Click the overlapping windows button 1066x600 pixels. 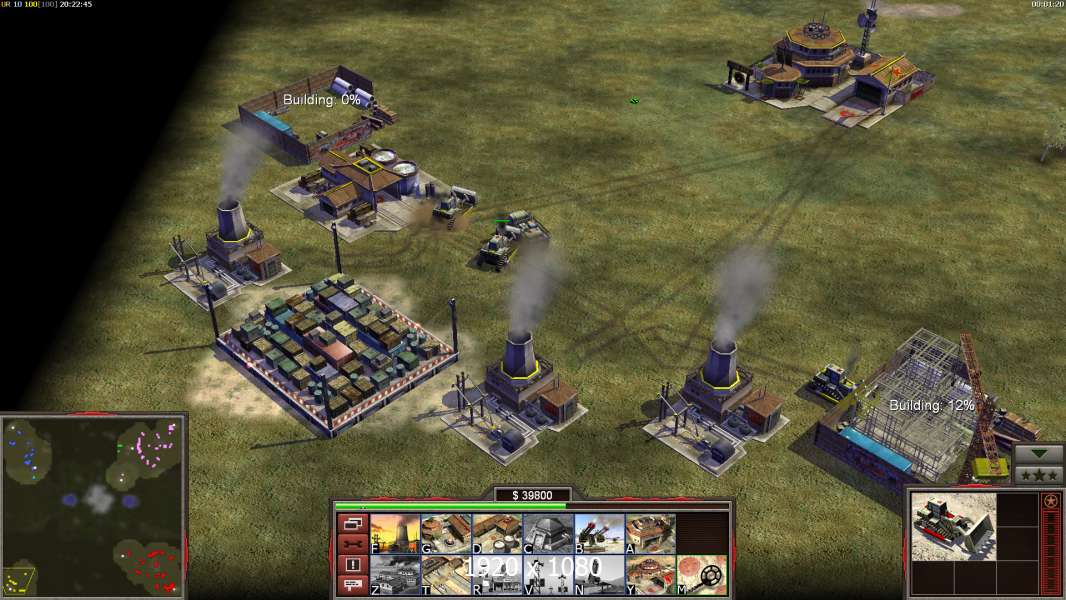click(351, 523)
